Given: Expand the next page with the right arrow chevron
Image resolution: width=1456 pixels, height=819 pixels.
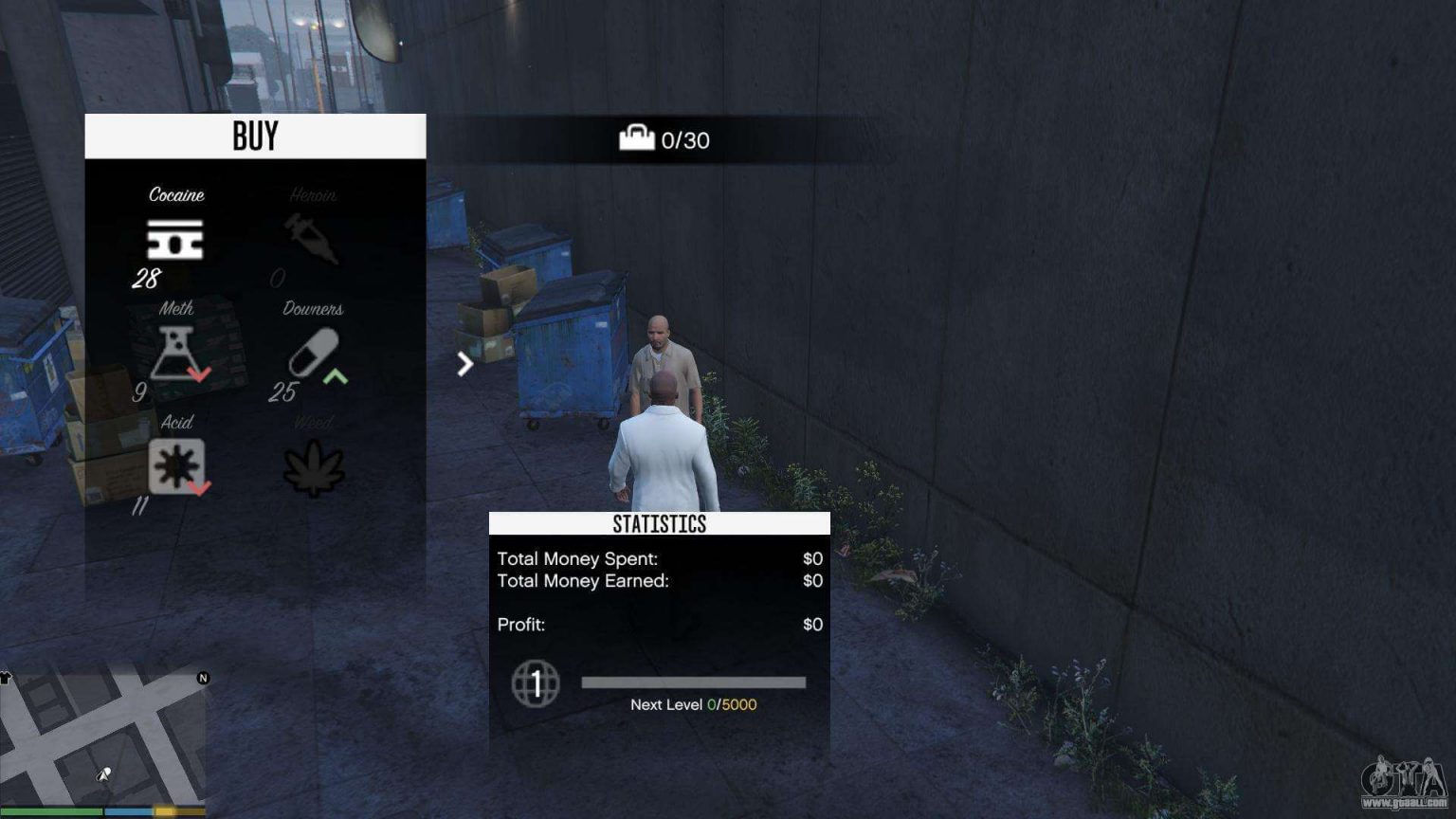Looking at the screenshot, I should pyautogui.click(x=464, y=363).
